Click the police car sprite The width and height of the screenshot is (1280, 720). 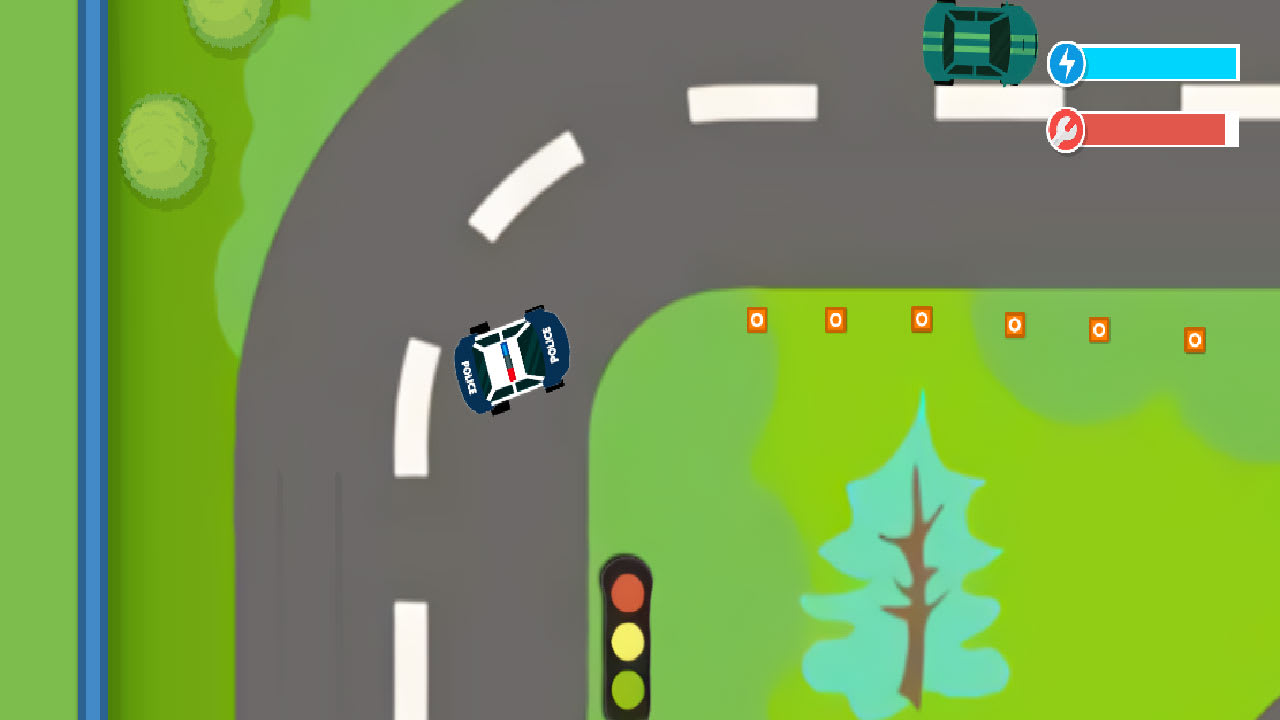click(x=512, y=362)
